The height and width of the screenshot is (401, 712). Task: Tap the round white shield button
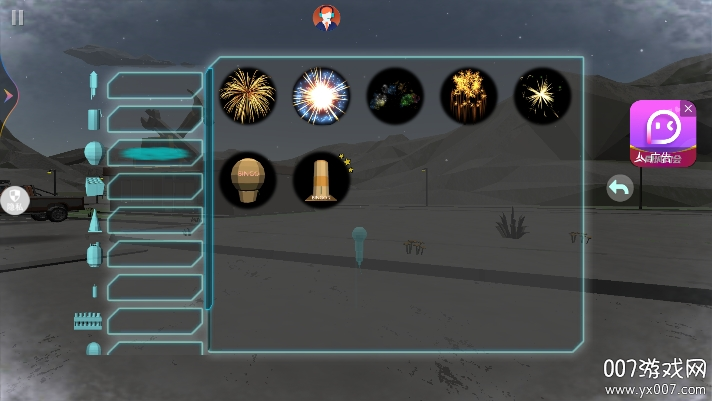(x=15, y=201)
